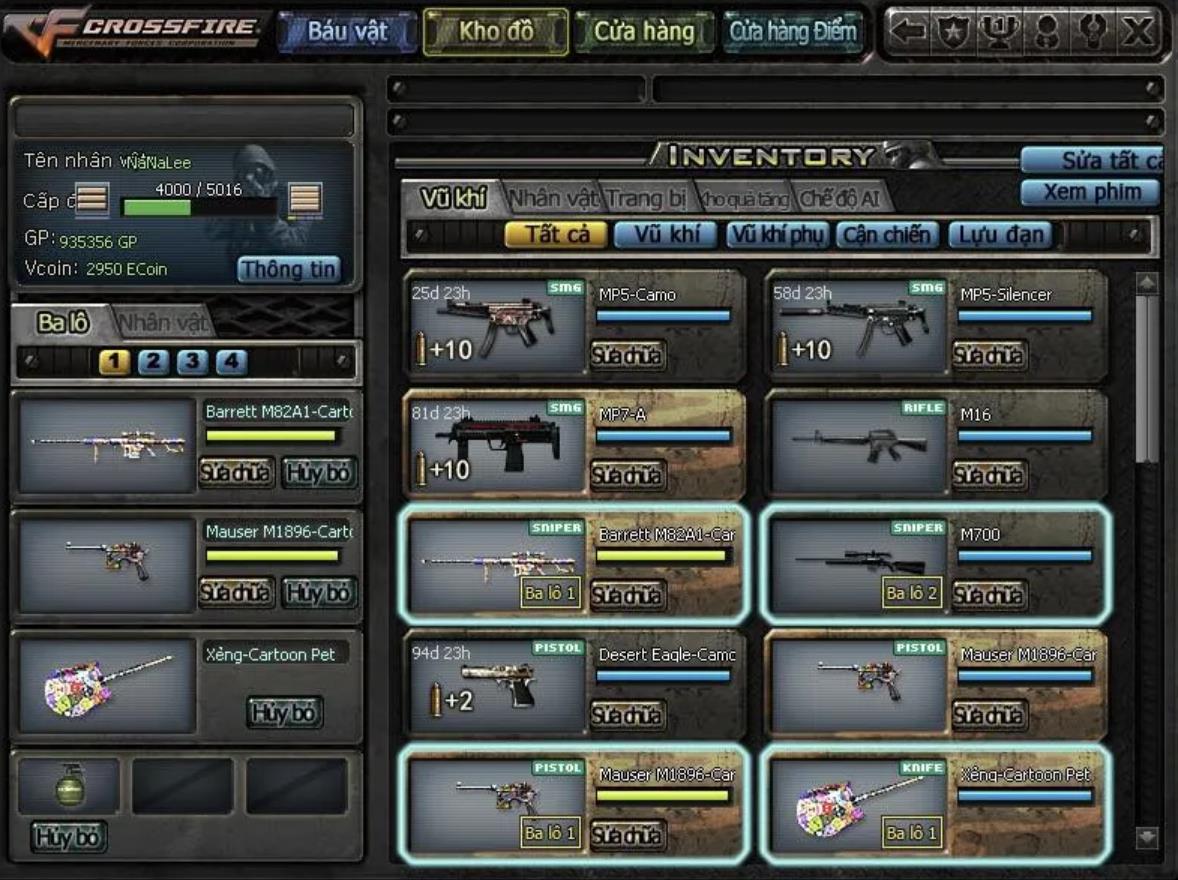Open the Trang bị tab
Screen dimensions: 1178x880
click(647, 198)
